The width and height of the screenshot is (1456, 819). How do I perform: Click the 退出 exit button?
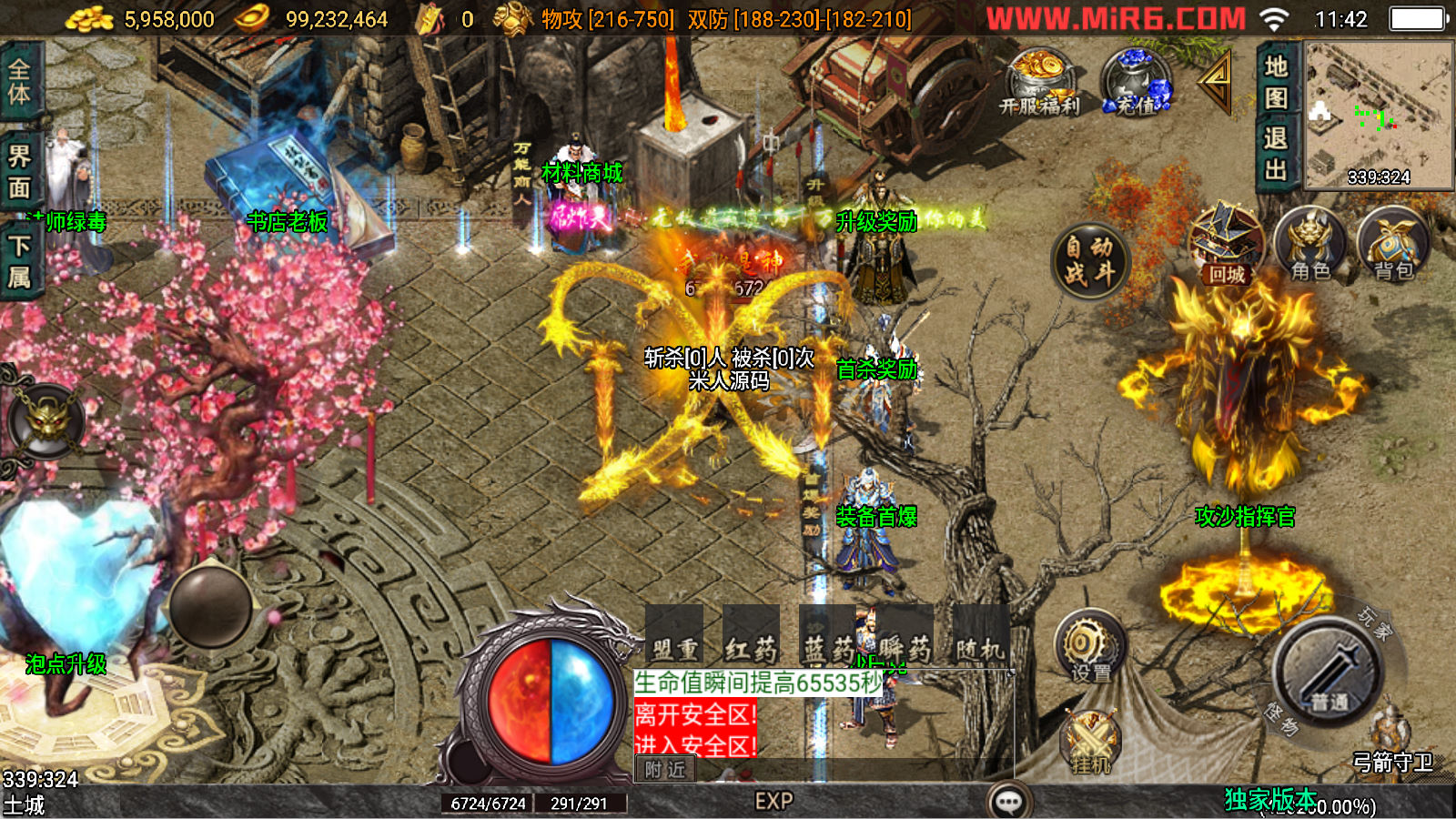pyautogui.click(x=1276, y=153)
